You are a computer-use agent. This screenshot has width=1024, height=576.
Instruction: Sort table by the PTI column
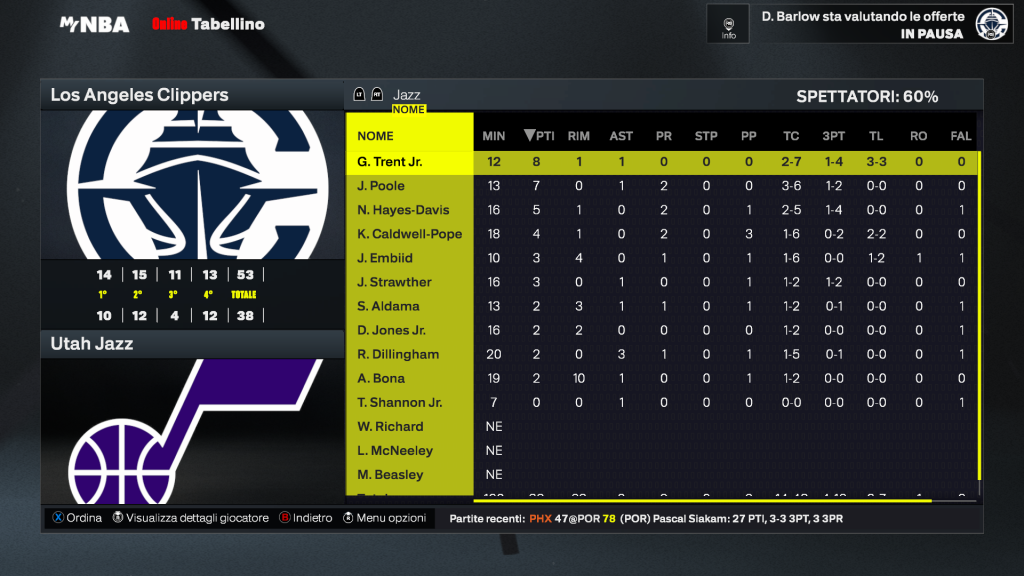coord(540,136)
